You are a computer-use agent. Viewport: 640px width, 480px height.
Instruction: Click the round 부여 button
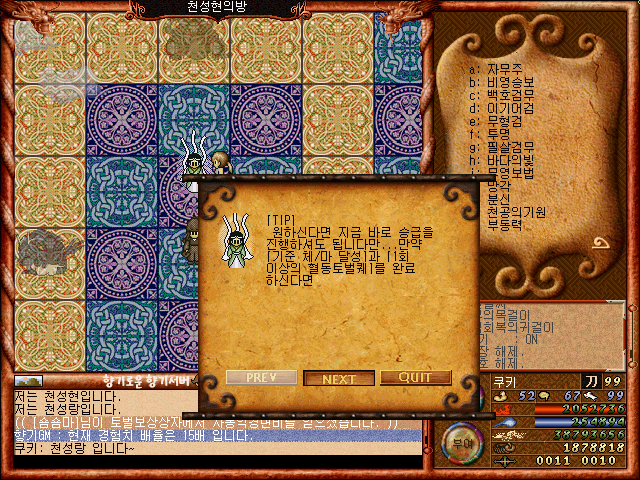click(460, 440)
